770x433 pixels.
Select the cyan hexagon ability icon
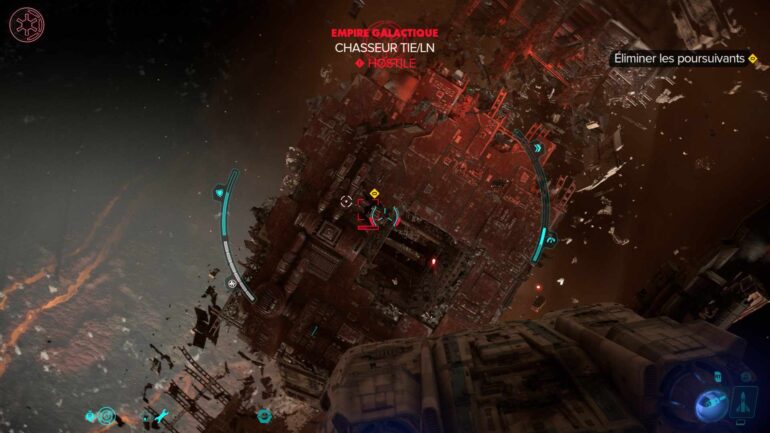[263, 415]
